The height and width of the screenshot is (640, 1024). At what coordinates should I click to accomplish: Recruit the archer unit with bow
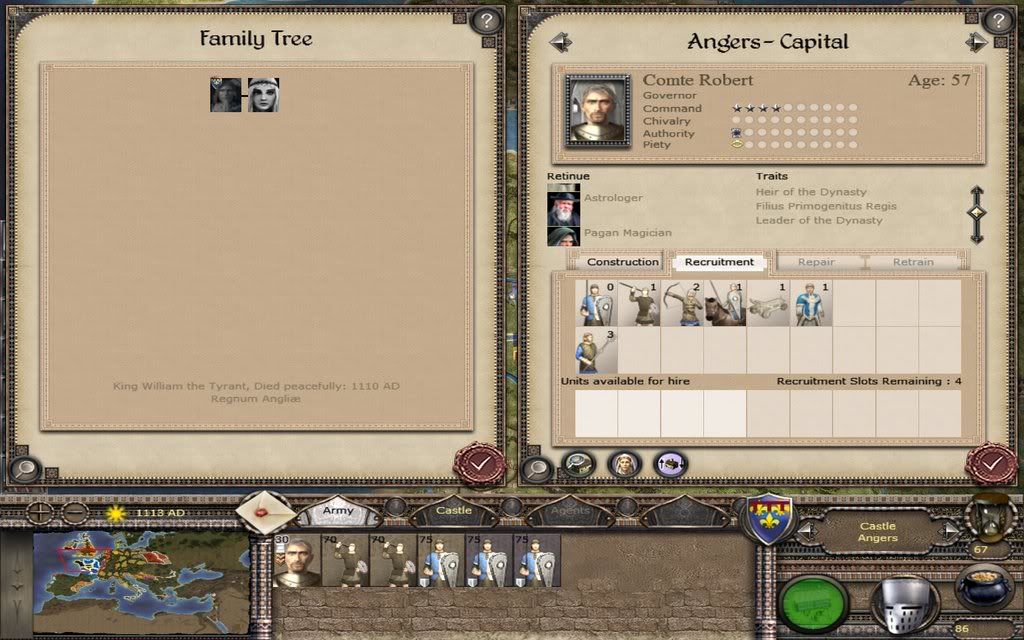[684, 304]
